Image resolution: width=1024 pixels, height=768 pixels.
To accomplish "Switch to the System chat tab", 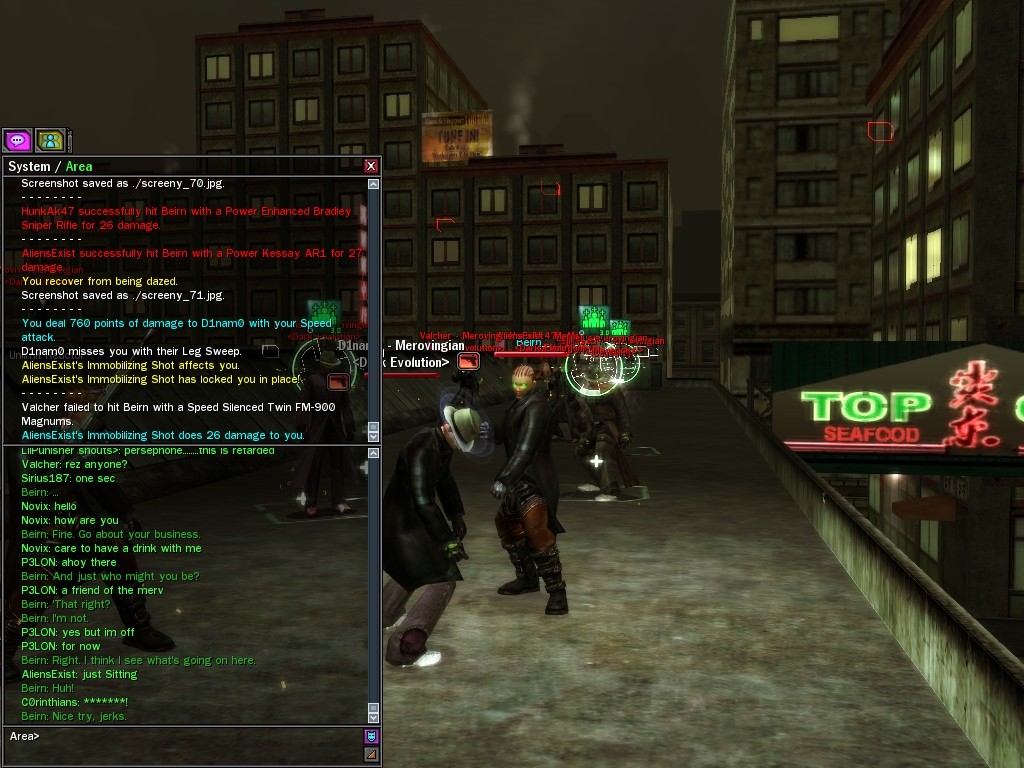I will pyautogui.click(x=28, y=167).
